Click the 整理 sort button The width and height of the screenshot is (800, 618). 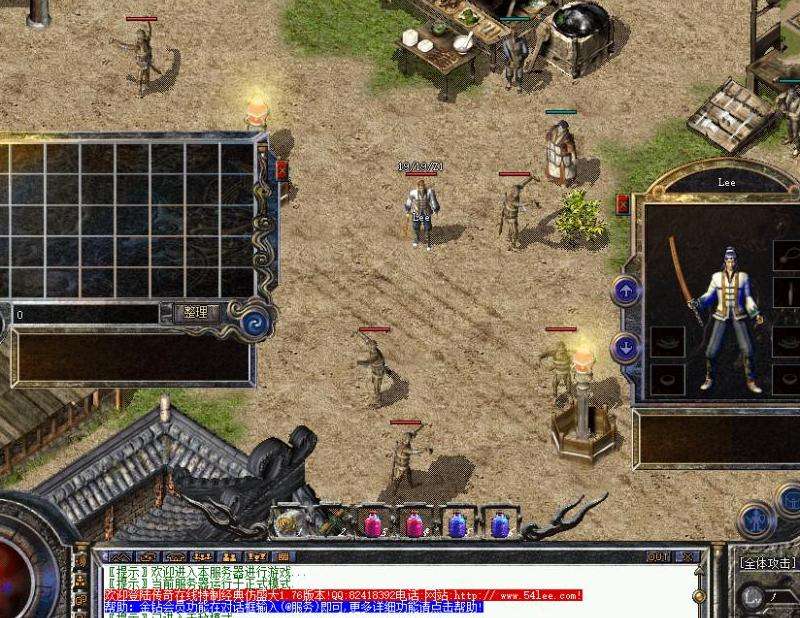196,313
